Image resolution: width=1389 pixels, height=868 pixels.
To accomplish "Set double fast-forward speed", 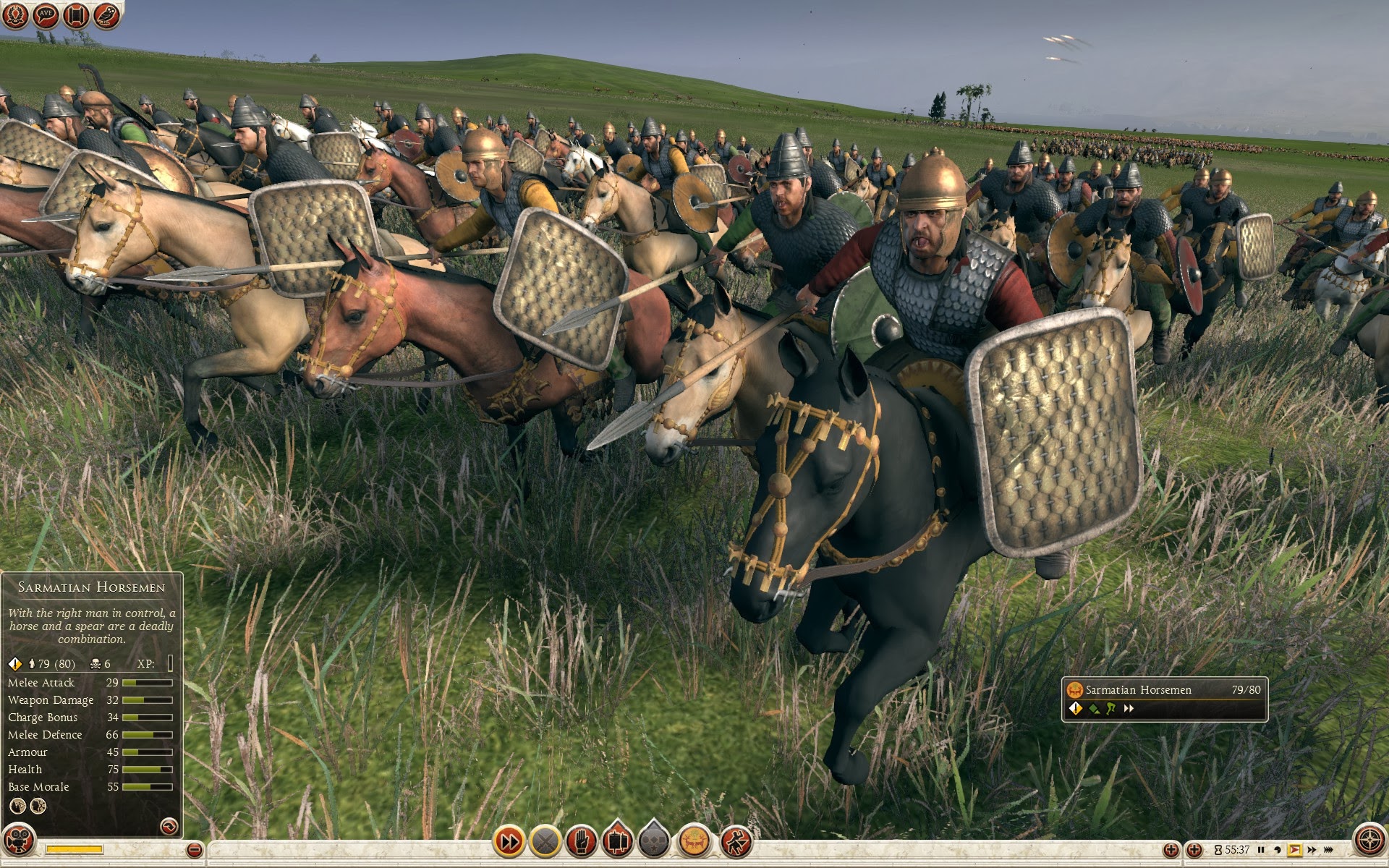I will [x=1312, y=850].
